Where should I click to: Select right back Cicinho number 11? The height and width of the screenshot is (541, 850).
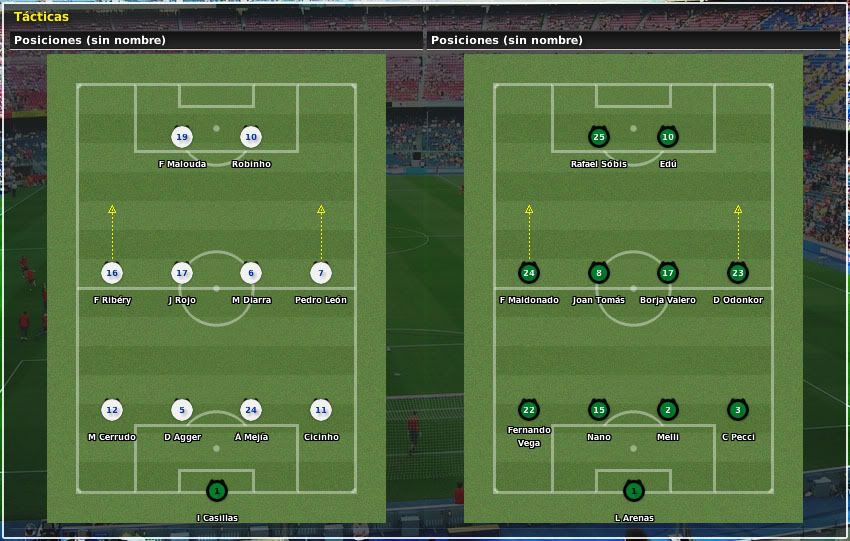coord(321,410)
